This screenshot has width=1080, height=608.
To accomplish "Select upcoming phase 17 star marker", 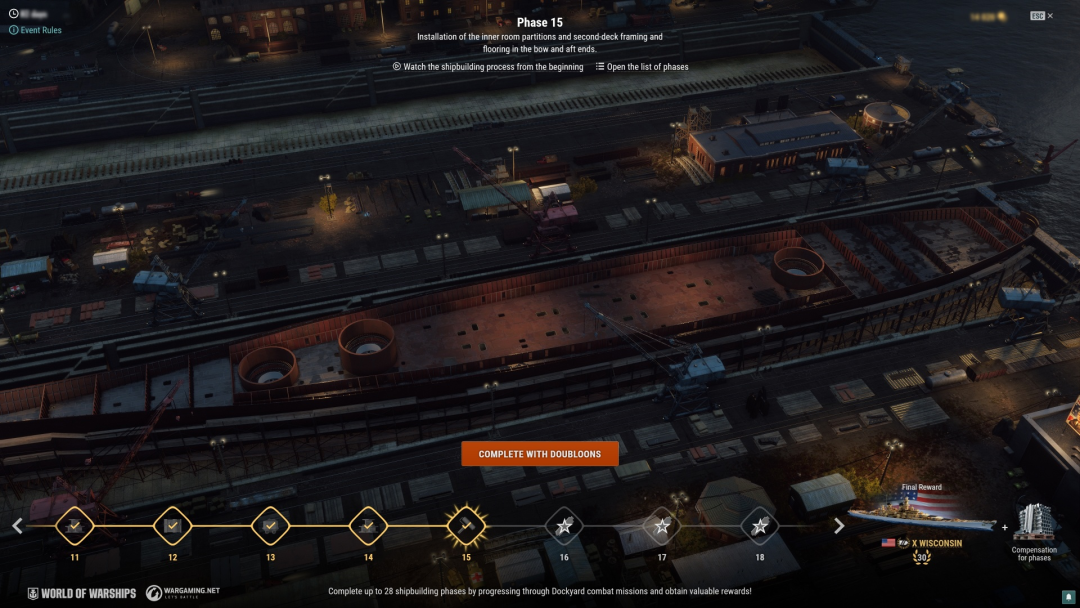I will click(x=662, y=525).
